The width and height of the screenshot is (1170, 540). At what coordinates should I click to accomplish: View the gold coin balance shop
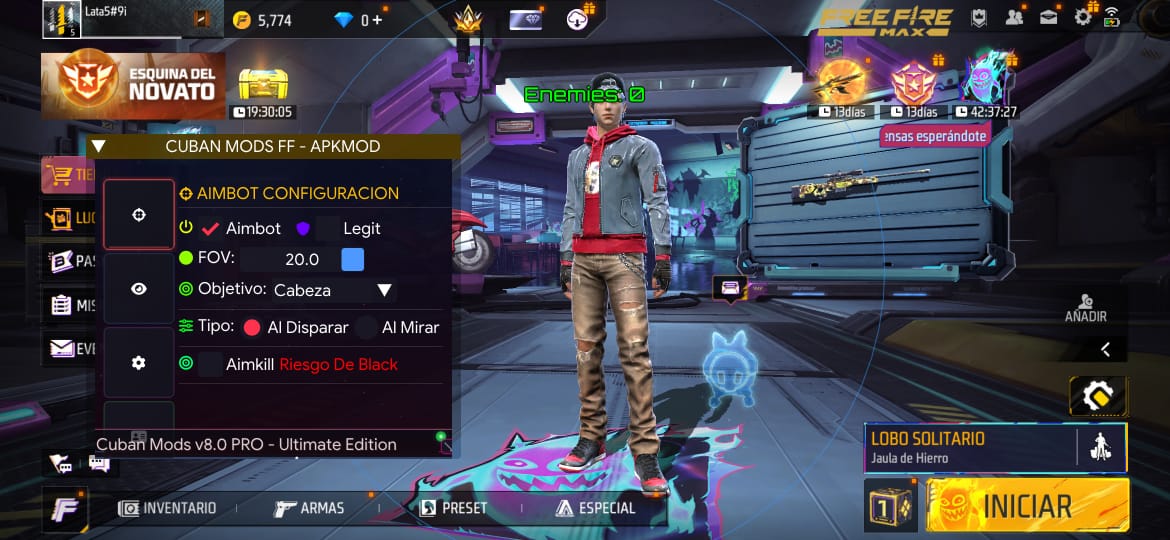click(x=262, y=20)
